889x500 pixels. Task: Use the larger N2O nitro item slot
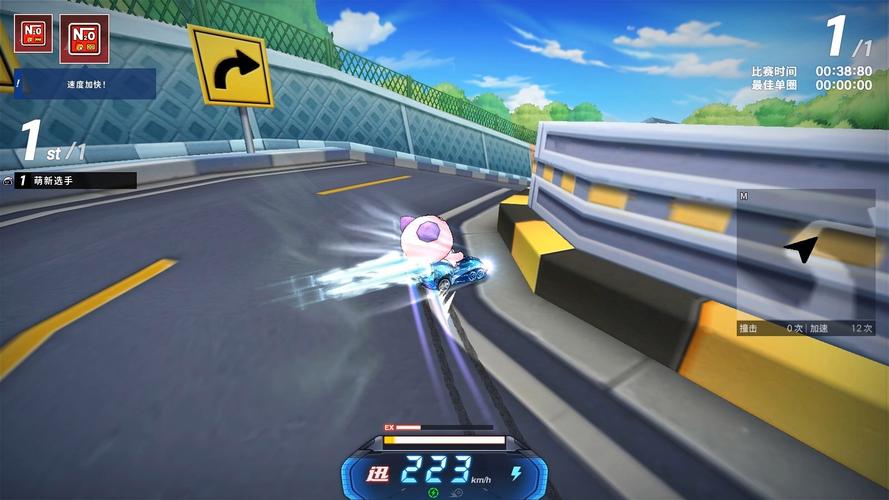click(84, 38)
